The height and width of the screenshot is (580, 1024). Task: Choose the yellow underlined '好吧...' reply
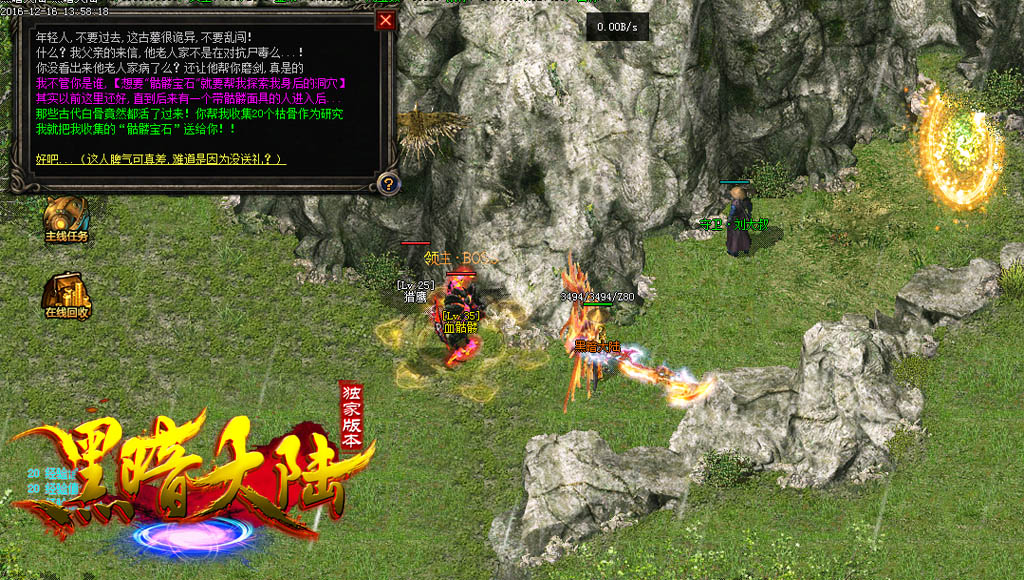[x=160, y=159]
